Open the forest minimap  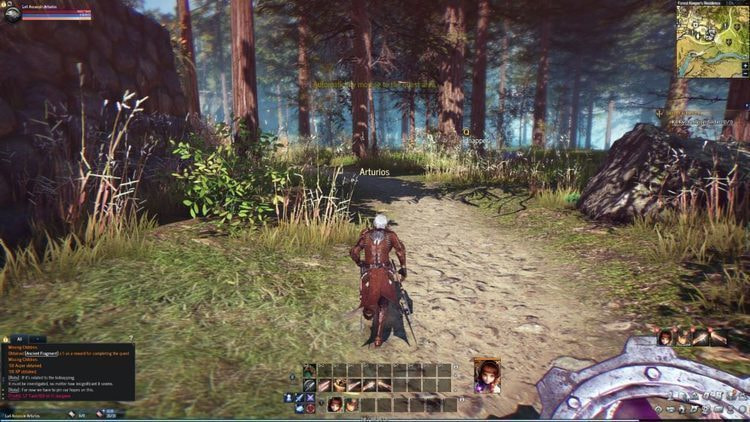(x=712, y=43)
